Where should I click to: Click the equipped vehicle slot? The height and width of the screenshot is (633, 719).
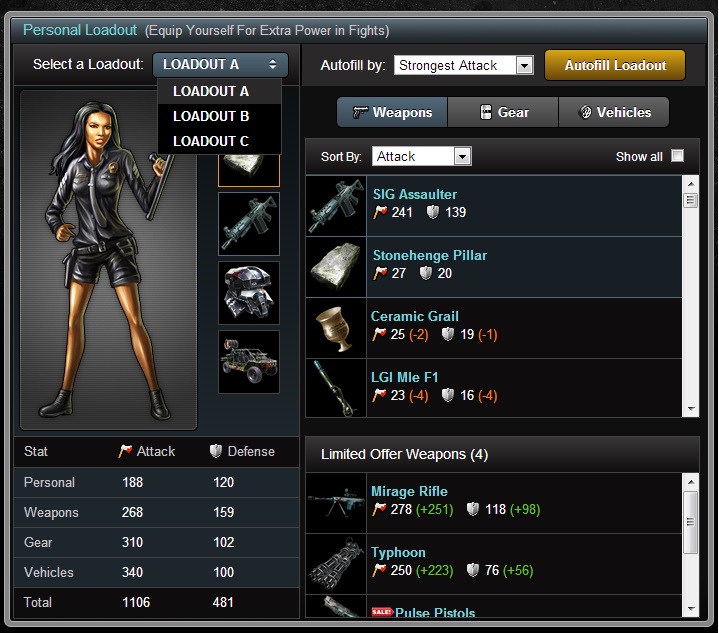(249, 362)
